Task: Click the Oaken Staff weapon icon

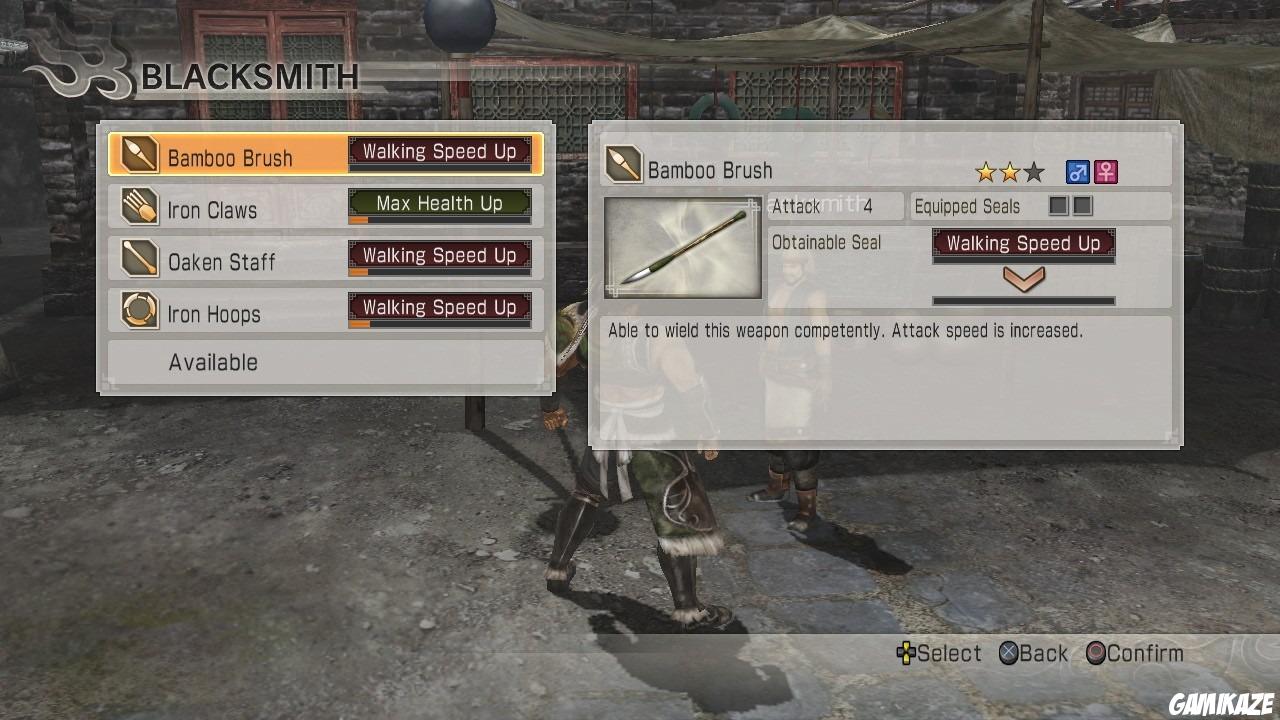Action: pos(140,260)
